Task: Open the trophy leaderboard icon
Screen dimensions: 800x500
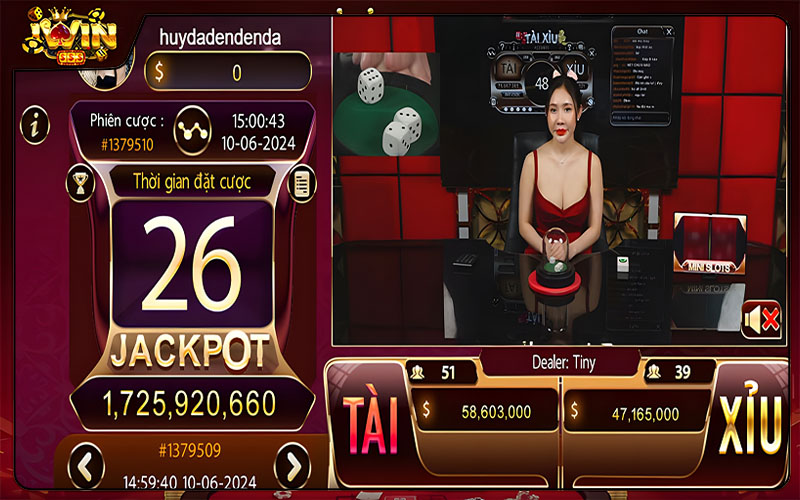Action: (80, 183)
